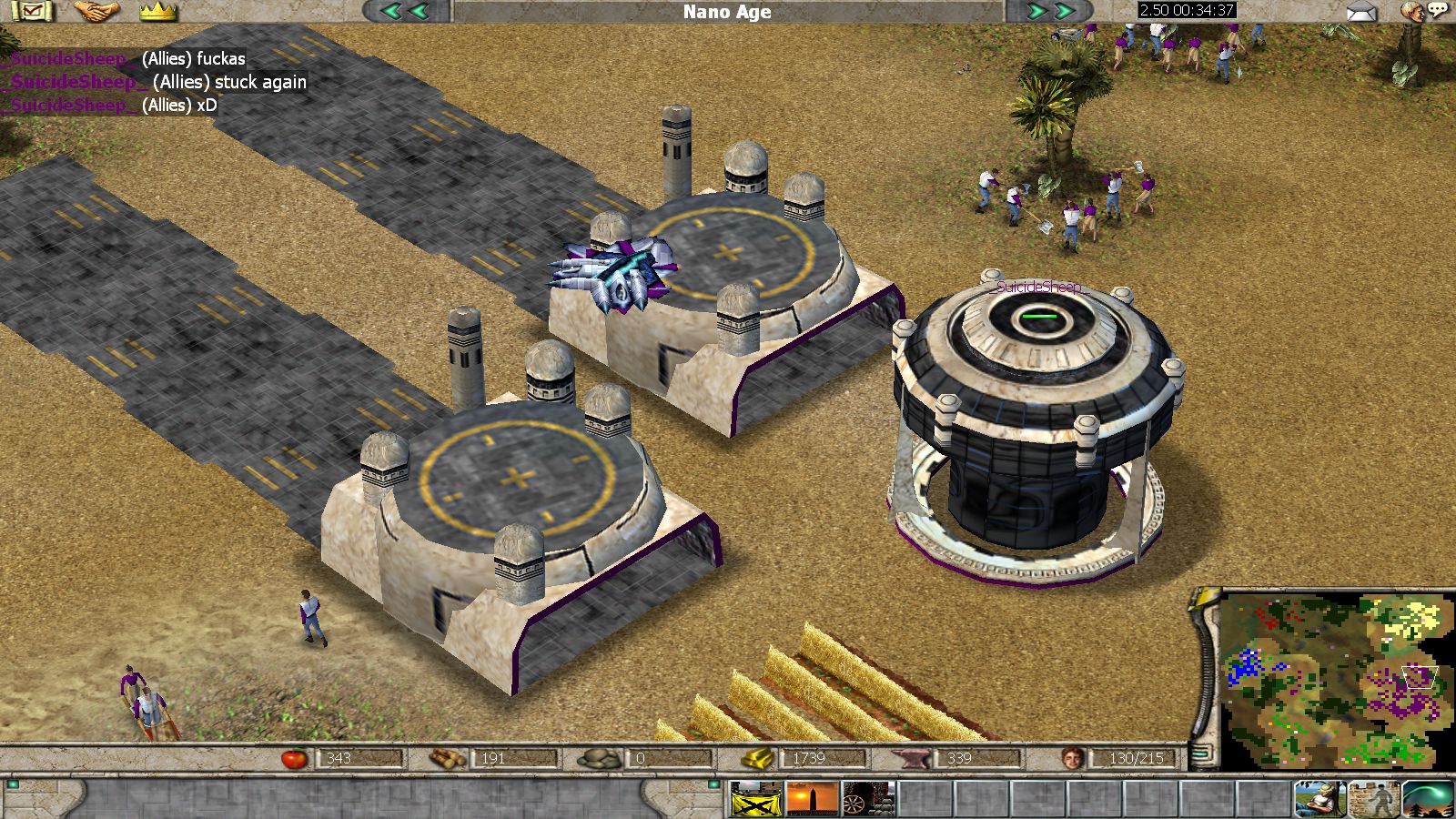This screenshot has width=1456, height=819.
Task: Open the envelope messages icon
Action: pyautogui.click(x=1361, y=12)
